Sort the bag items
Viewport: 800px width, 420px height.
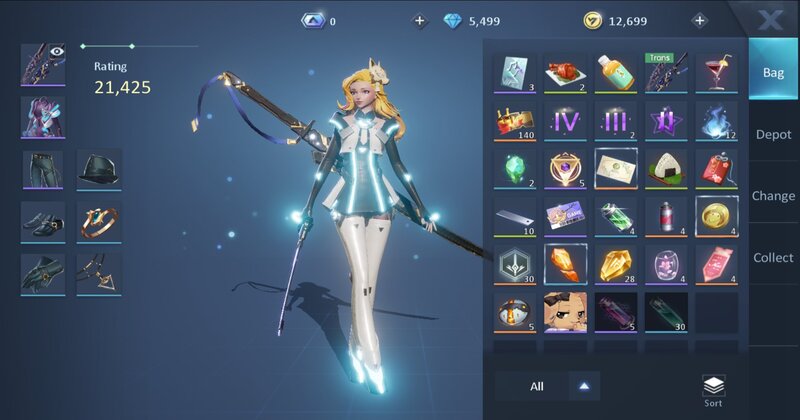coord(713,390)
